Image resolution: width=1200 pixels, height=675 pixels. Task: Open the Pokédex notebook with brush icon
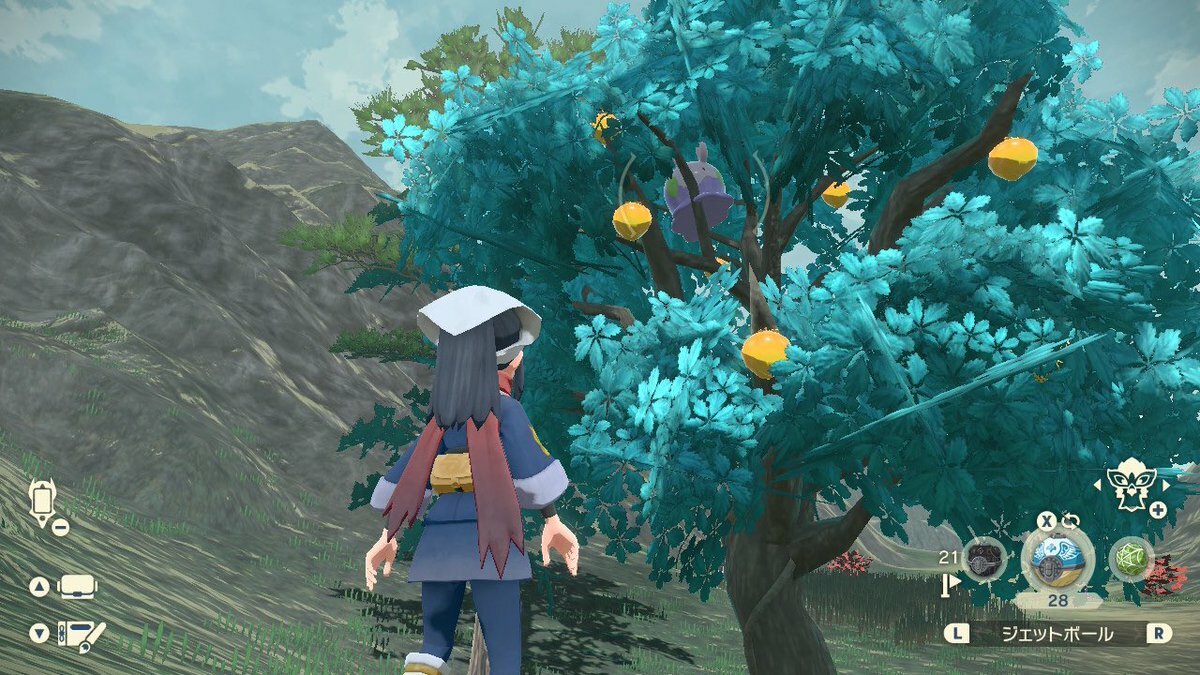coord(81,634)
